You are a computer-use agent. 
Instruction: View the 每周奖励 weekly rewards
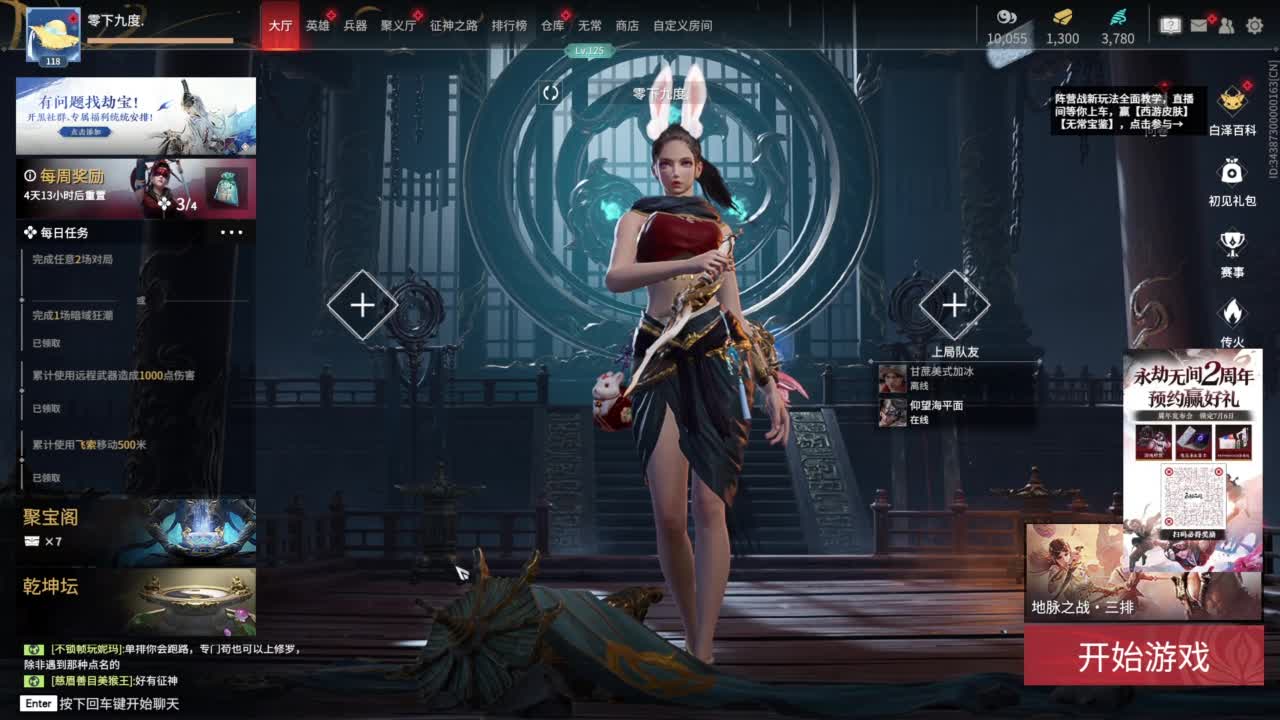136,187
